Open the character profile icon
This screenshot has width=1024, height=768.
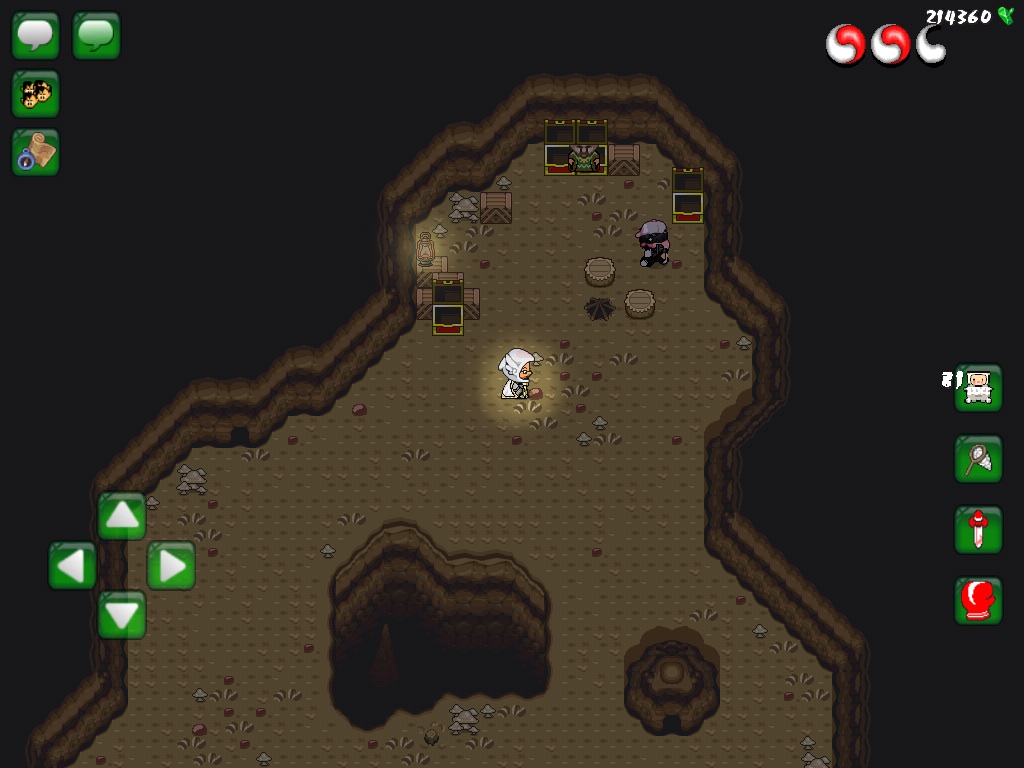[978, 388]
